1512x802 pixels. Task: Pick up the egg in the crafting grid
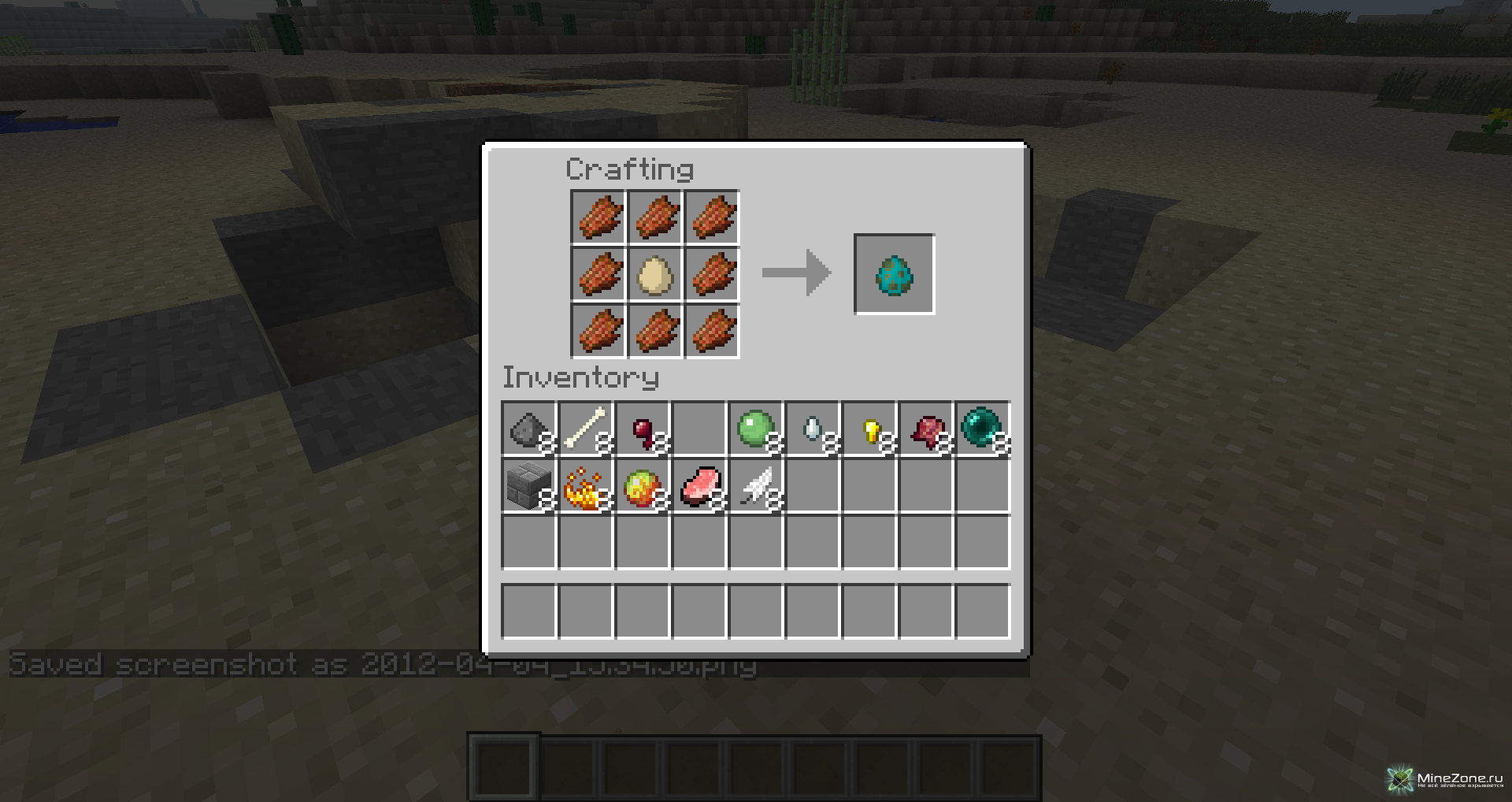click(655, 274)
